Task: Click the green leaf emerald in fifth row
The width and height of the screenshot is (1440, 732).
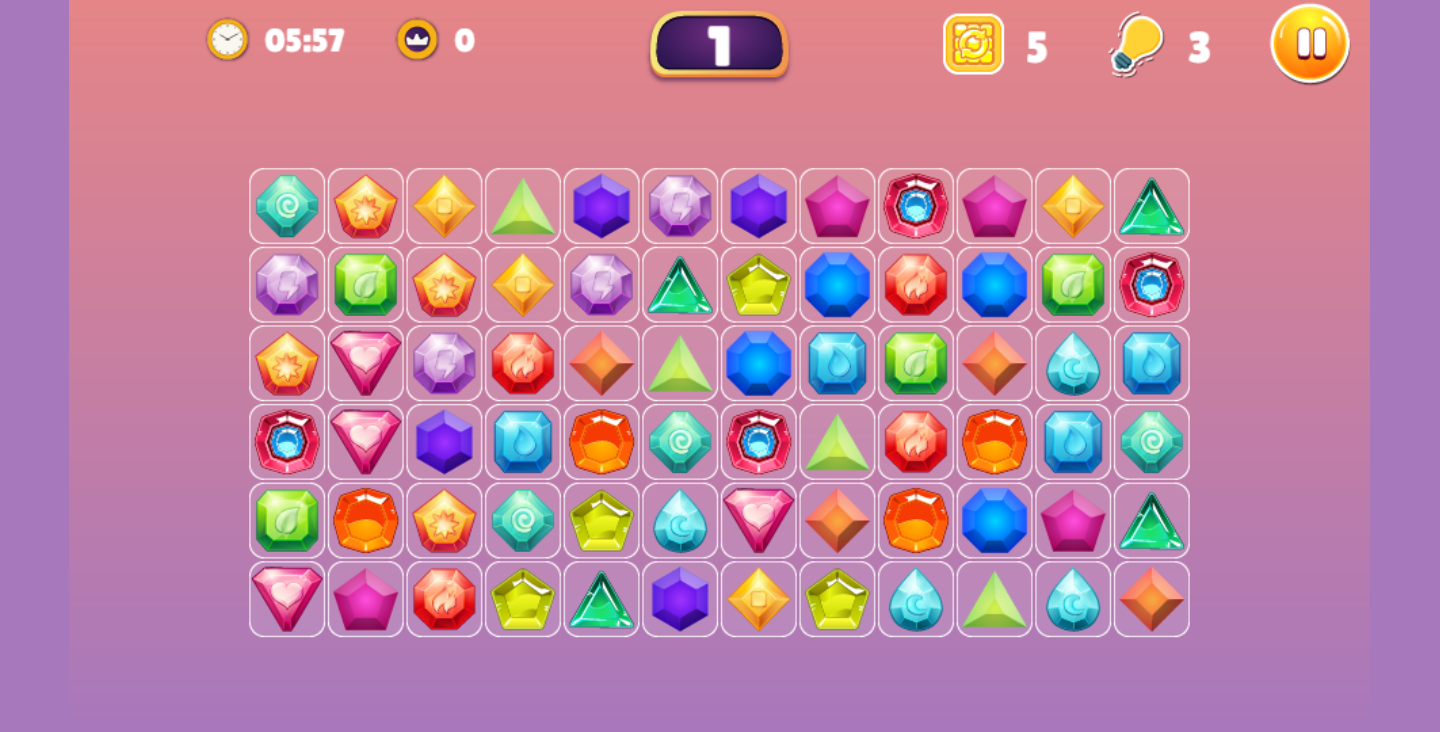Action: (287, 520)
